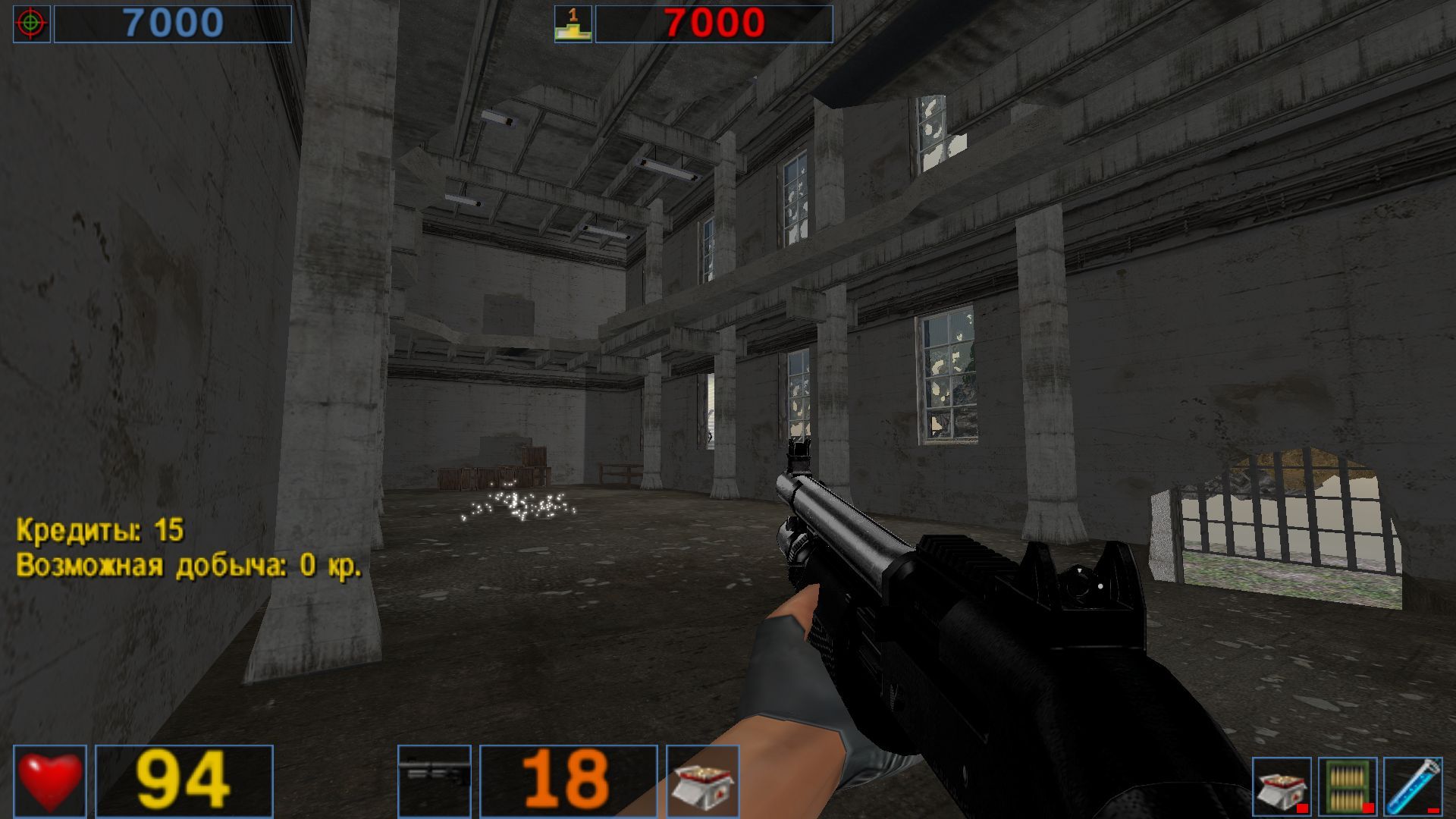Screen dimensions: 1456x819
Task: Select the first-place podium rank icon
Action: click(571, 24)
